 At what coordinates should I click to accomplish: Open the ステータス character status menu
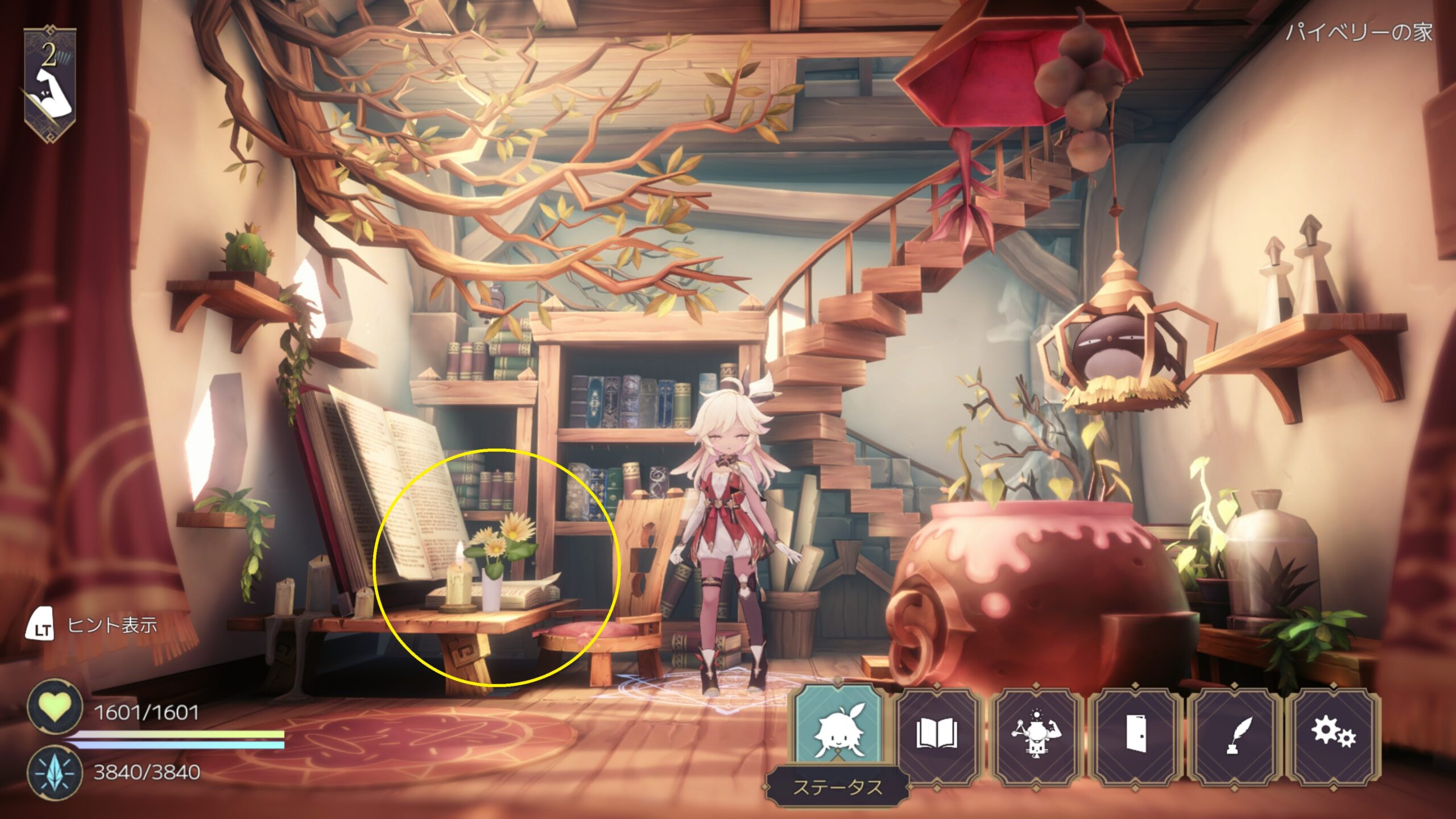pyautogui.click(x=838, y=734)
